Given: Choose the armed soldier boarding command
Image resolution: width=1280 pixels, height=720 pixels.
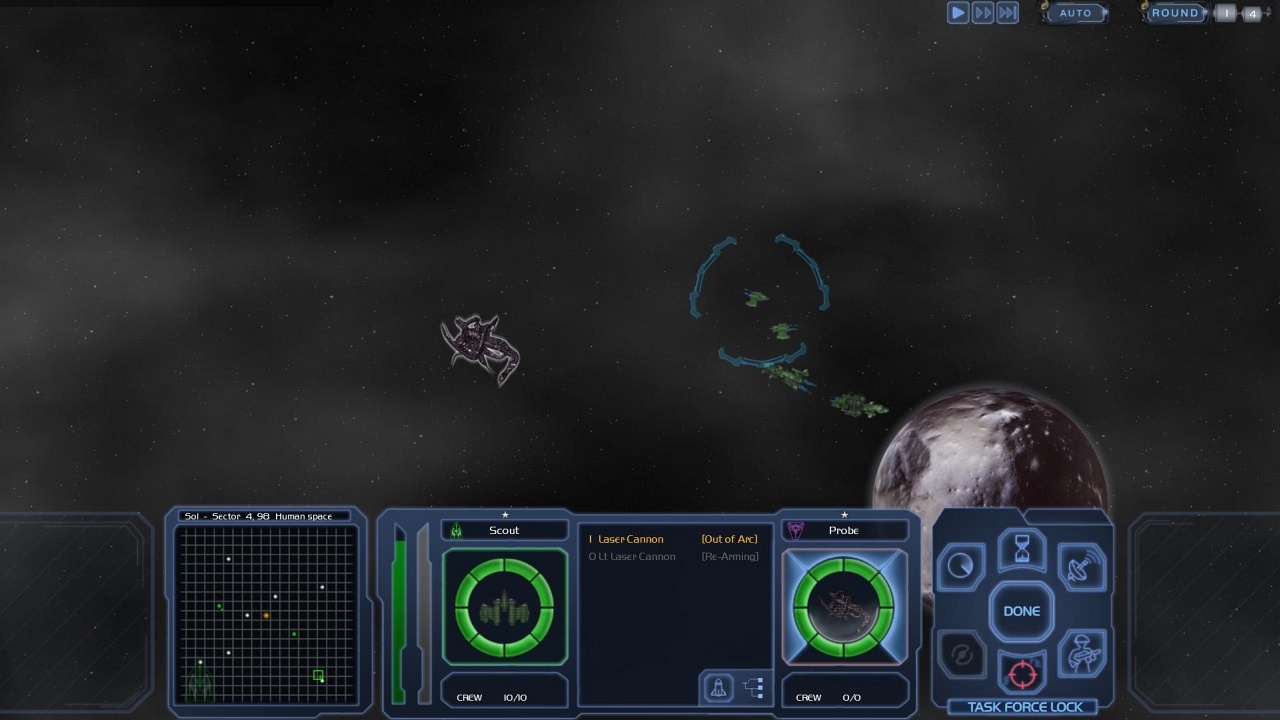Looking at the screenshot, I should pos(1080,655).
